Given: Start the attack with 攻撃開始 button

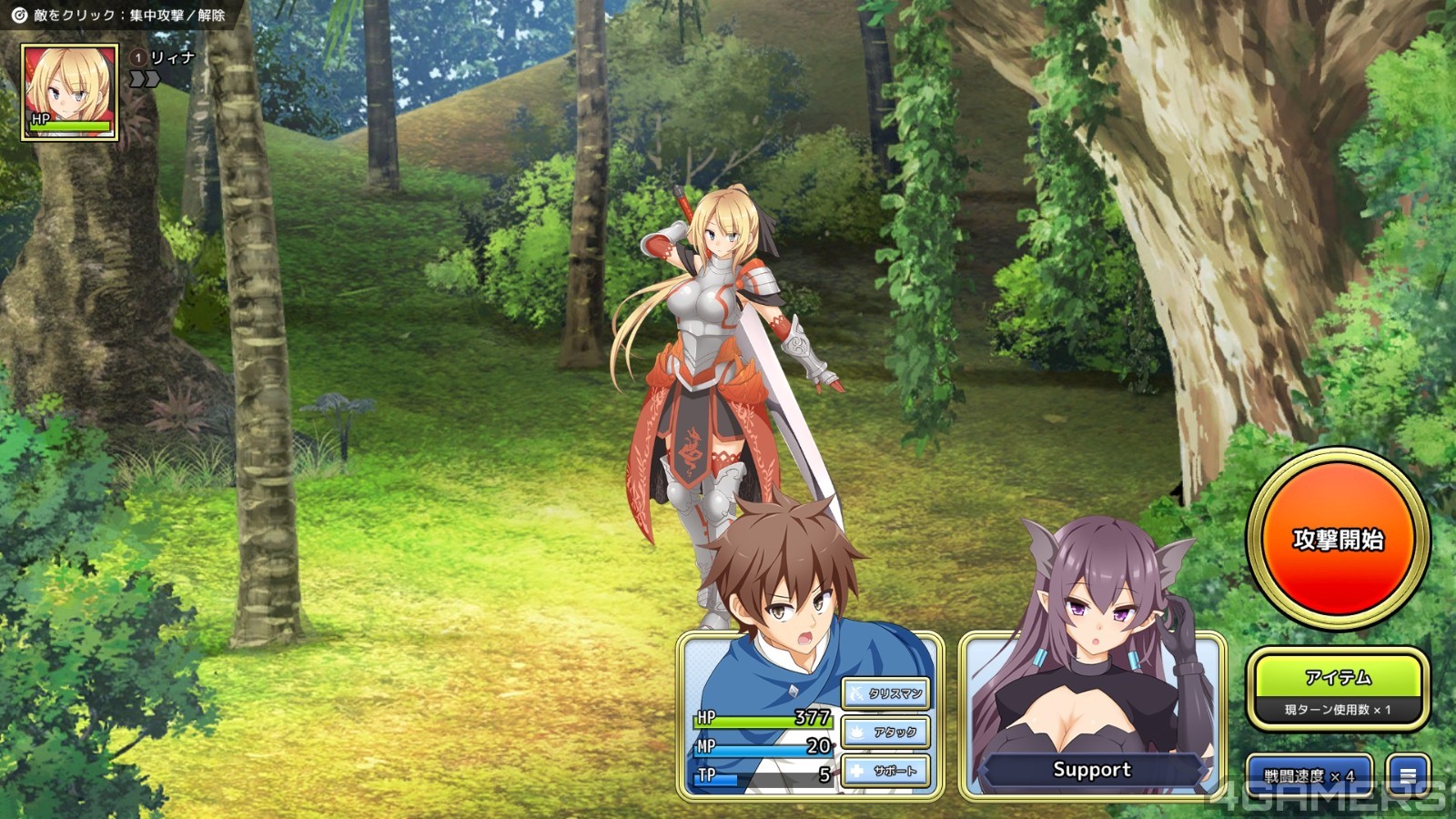Looking at the screenshot, I should pyautogui.click(x=1338, y=539).
